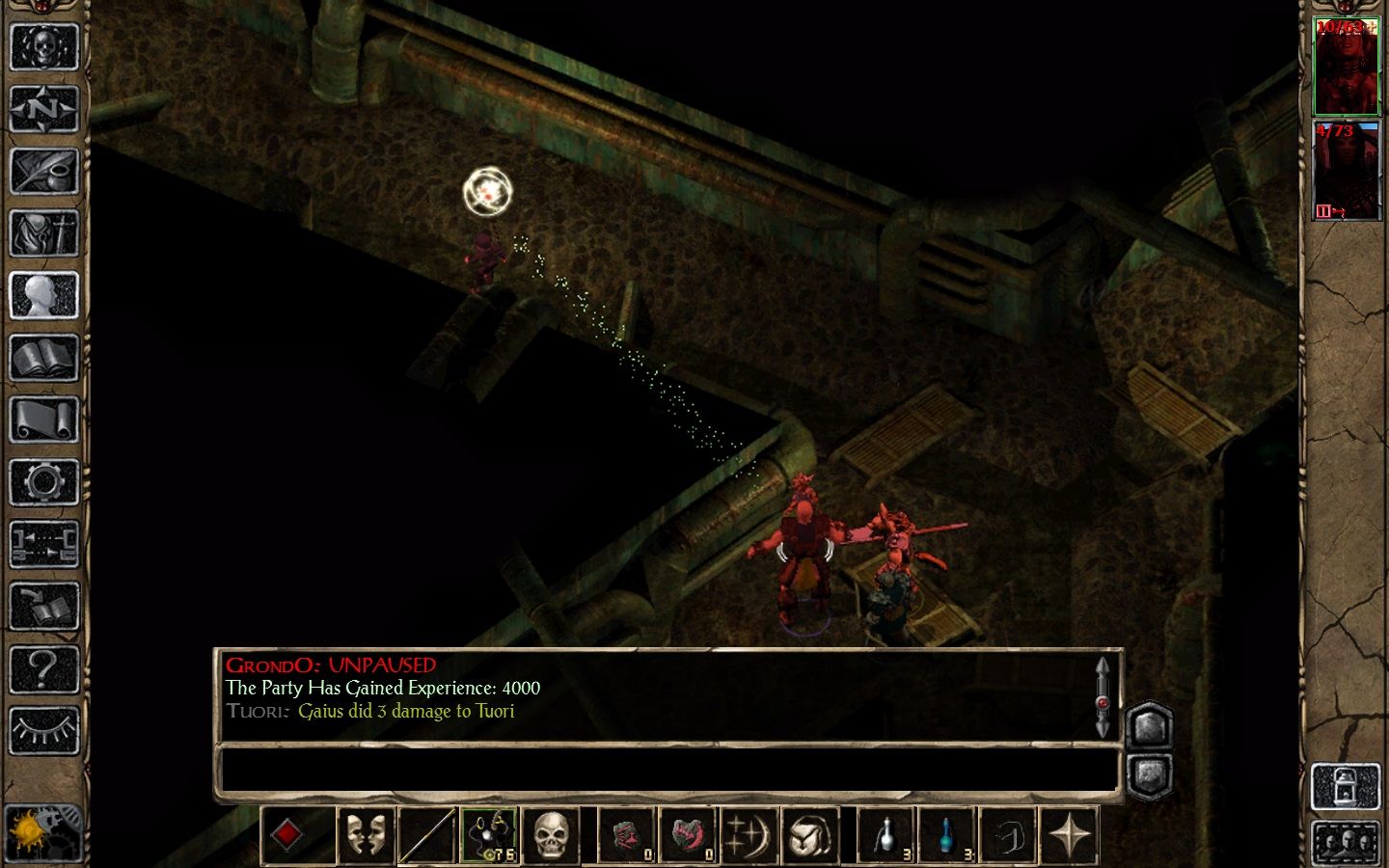Use the blue potion quick item
Viewport: 1389px width, 868px height.
click(x=947, y=835)
